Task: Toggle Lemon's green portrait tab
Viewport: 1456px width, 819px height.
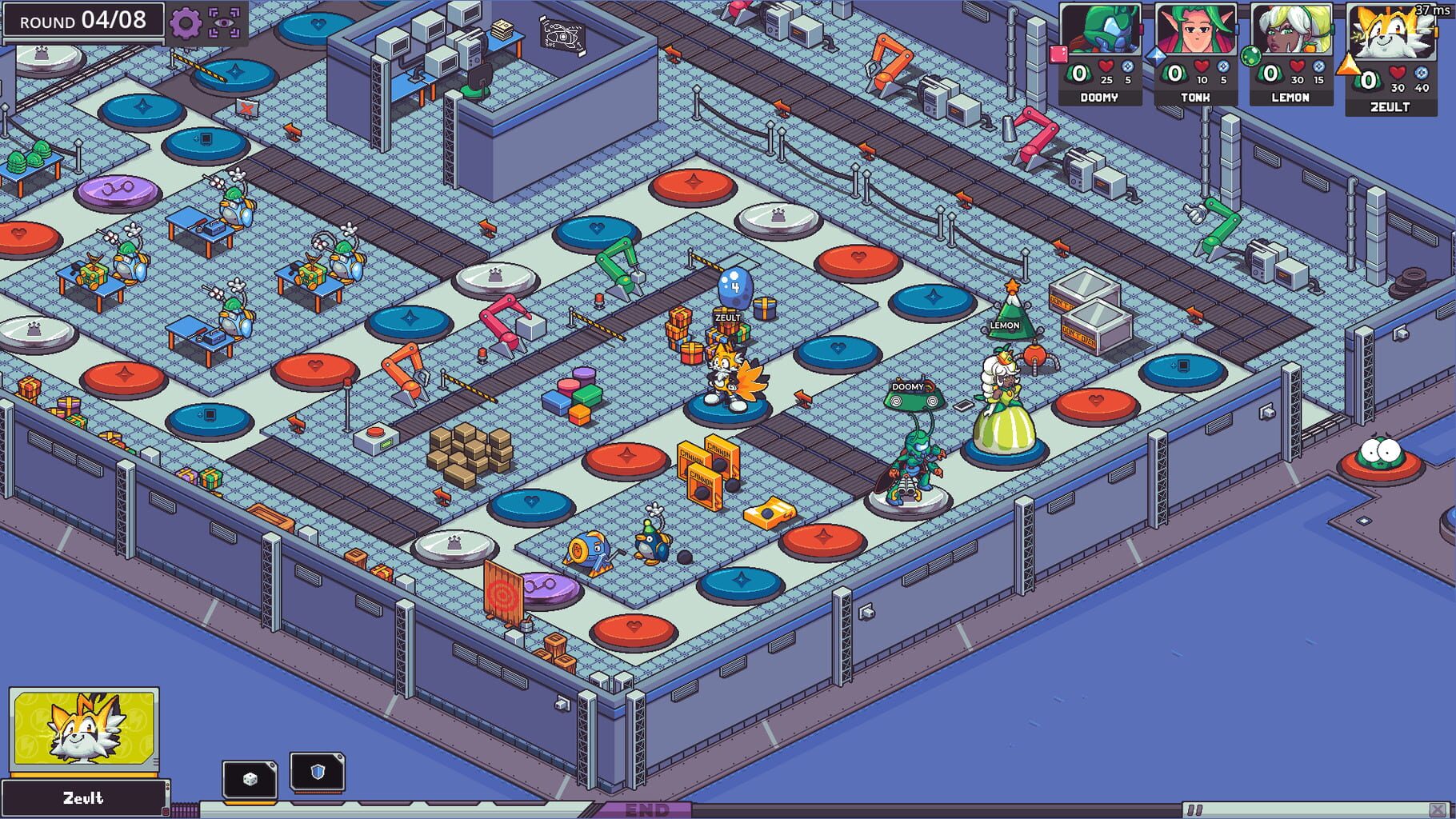Action: (1332, 30)
